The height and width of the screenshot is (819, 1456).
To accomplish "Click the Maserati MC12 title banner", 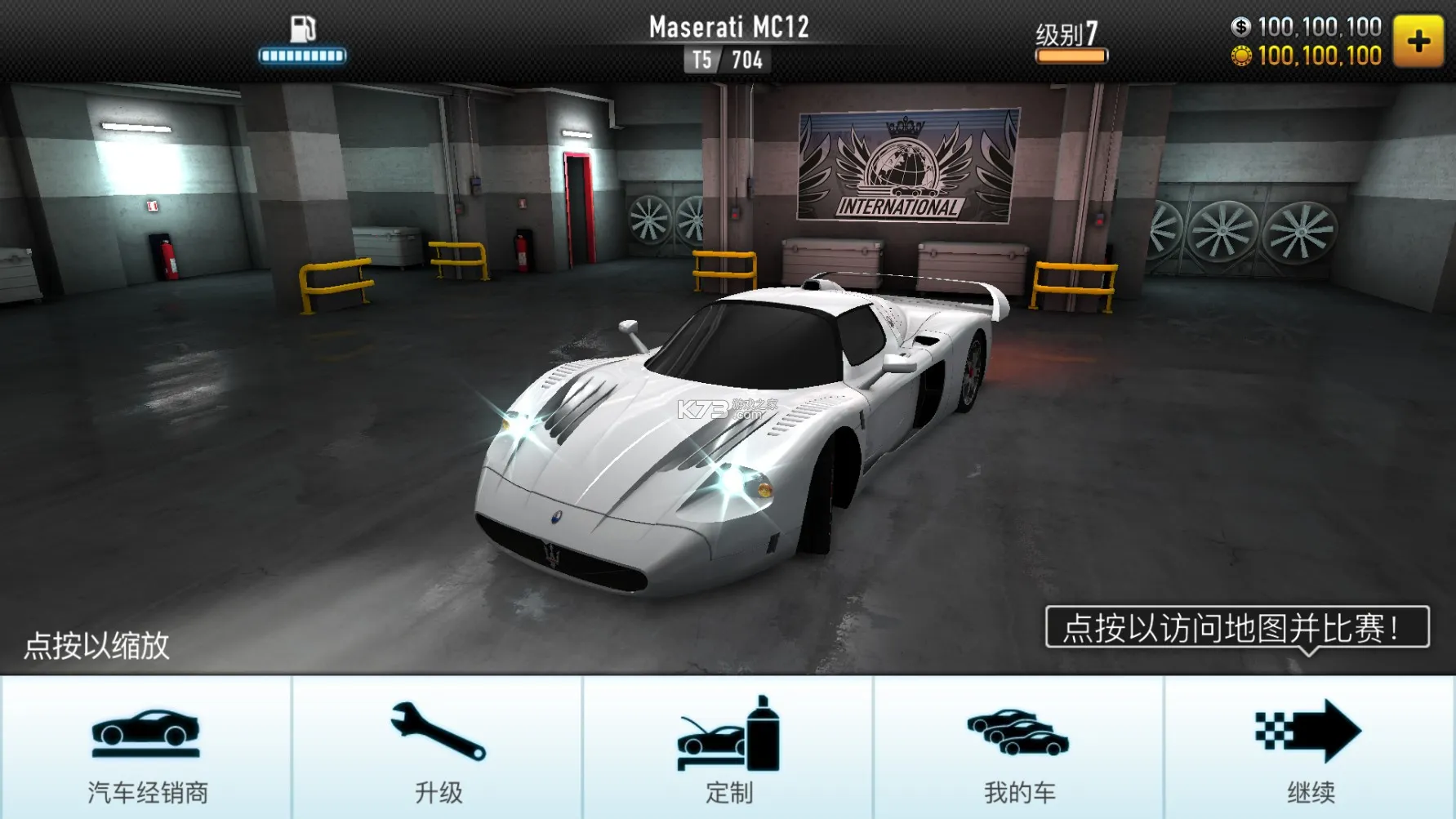I will click(727, 24).
